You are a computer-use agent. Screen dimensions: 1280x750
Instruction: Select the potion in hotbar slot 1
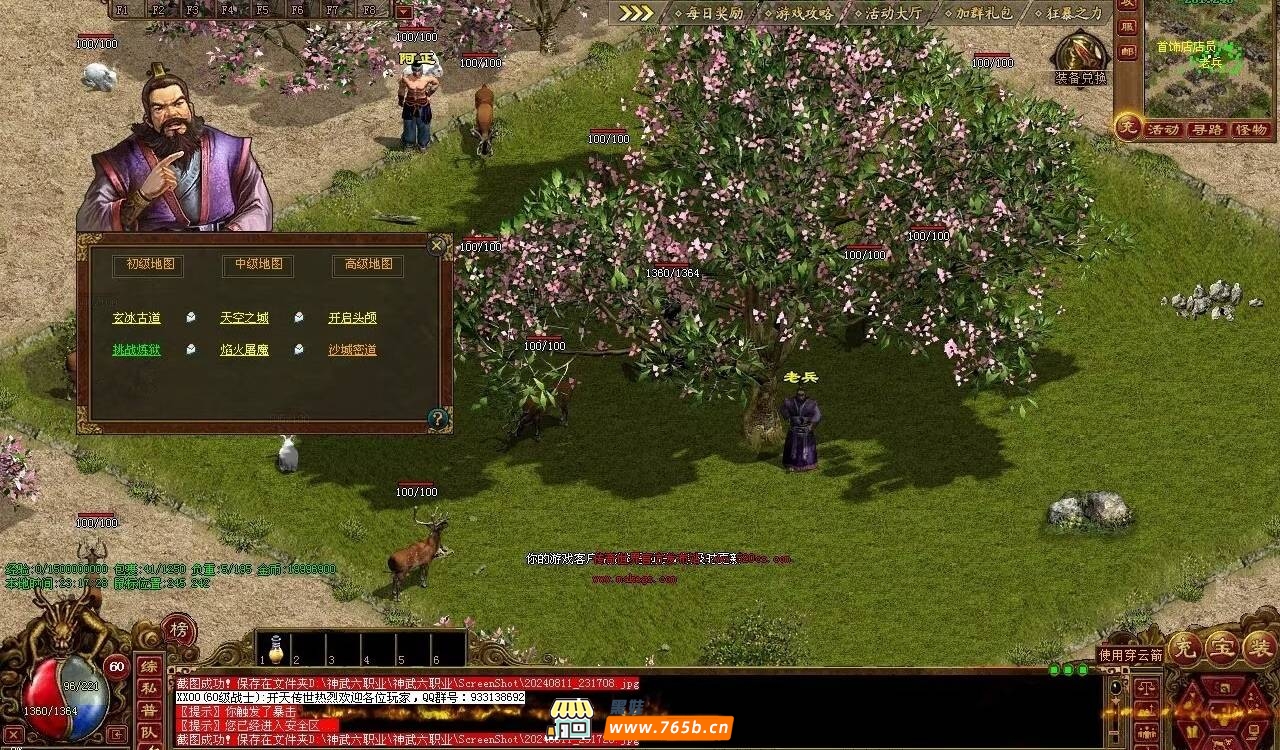coord(274,648)
